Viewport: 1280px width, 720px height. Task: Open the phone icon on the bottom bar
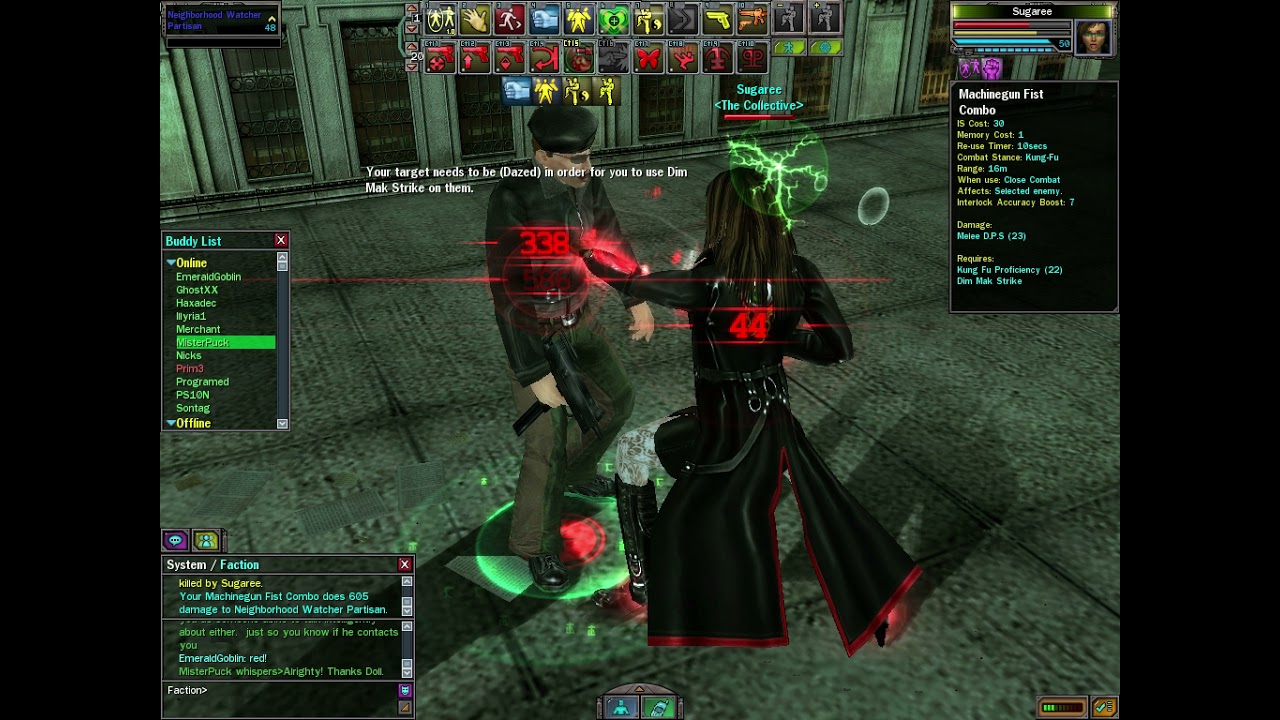pyautogui.click(x=659, y=708)
